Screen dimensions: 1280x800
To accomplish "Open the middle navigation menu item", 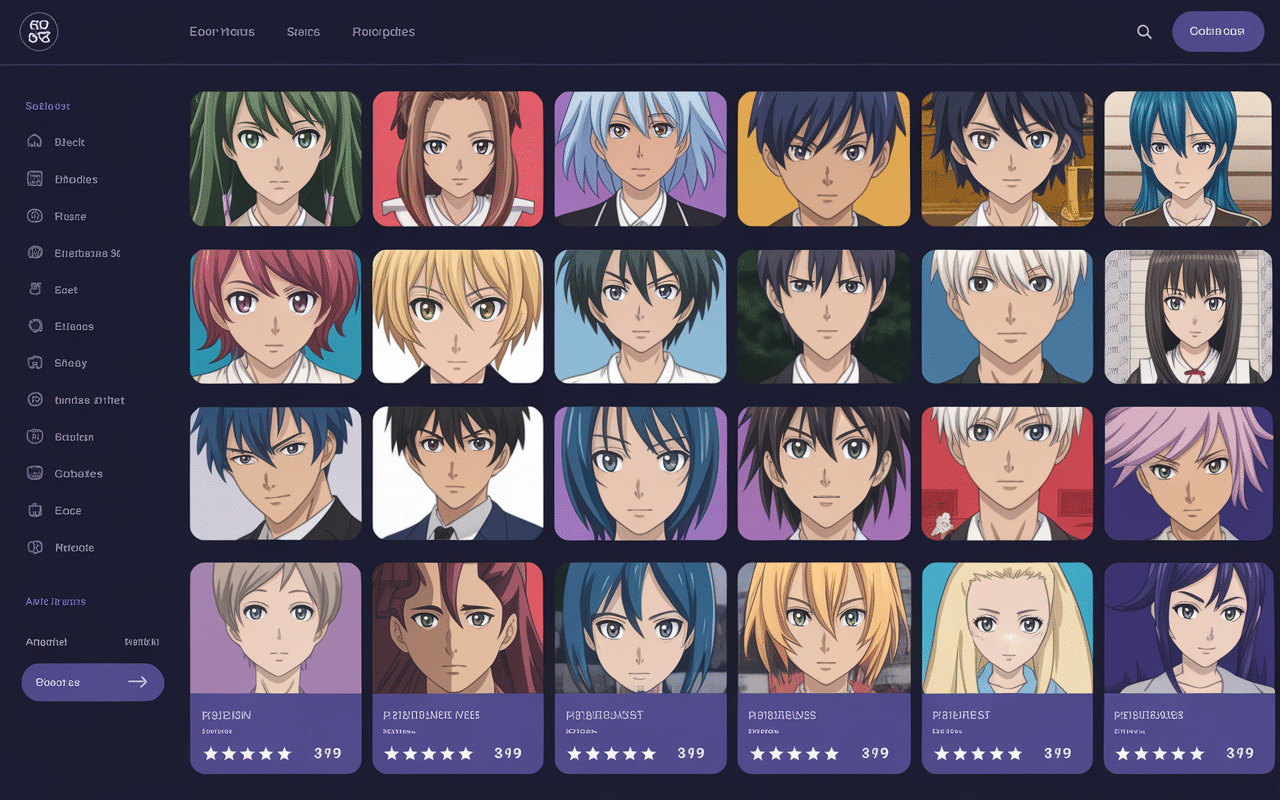I will click(x=303, y=31).
